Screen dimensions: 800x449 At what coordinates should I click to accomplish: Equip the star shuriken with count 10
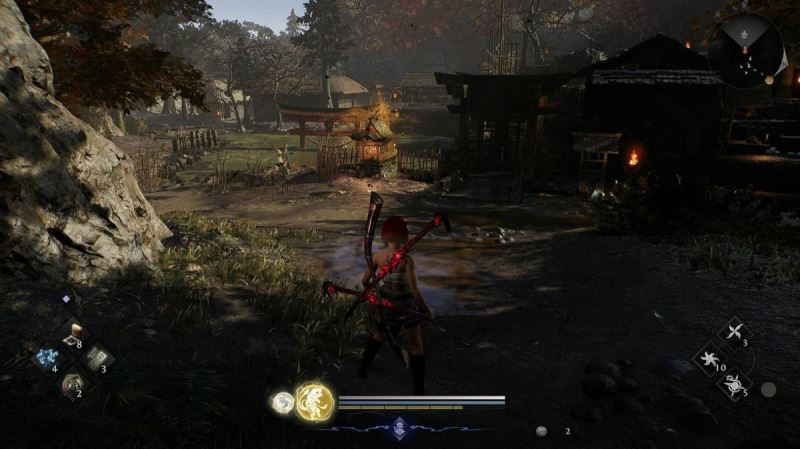pos(709,358)
